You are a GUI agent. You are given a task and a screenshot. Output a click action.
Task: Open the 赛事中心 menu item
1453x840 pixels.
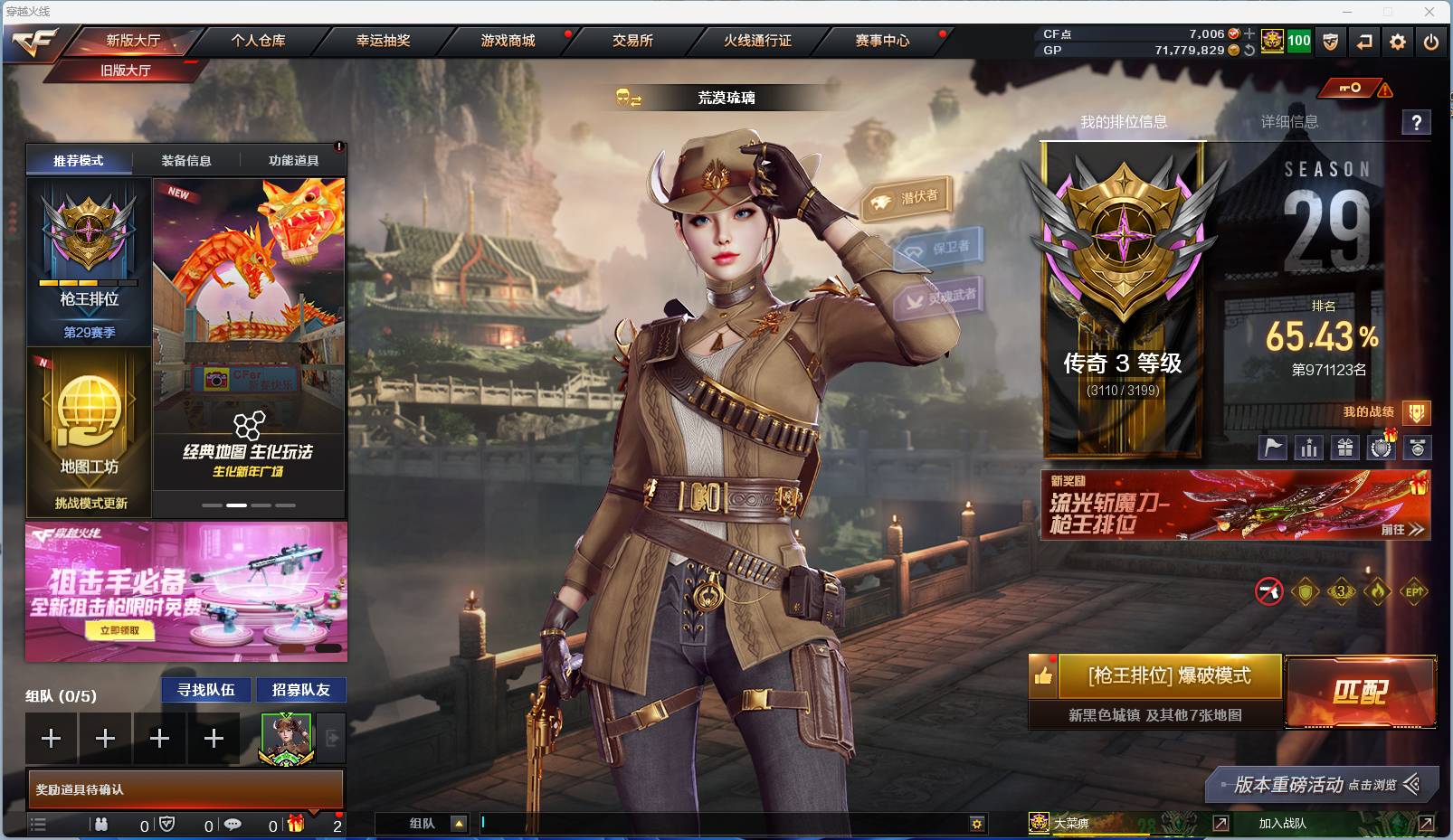[x=883, y=40]
